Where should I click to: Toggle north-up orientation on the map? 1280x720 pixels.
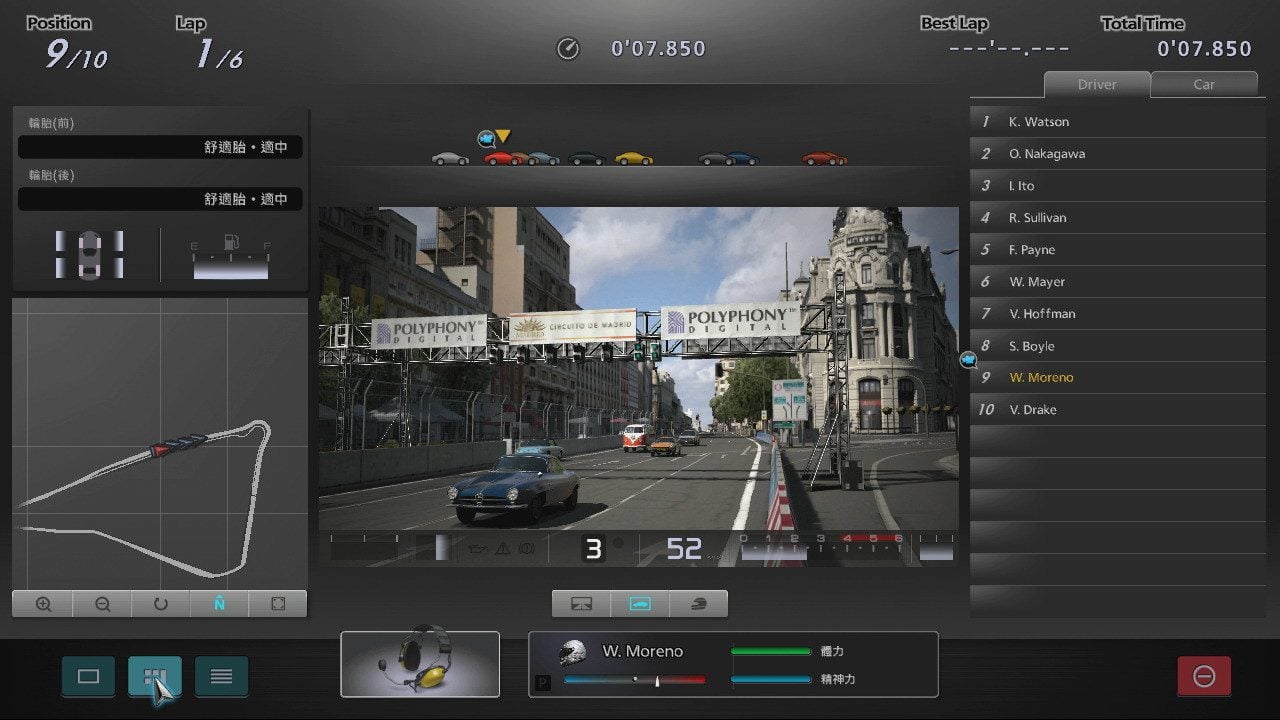[219, 603]
